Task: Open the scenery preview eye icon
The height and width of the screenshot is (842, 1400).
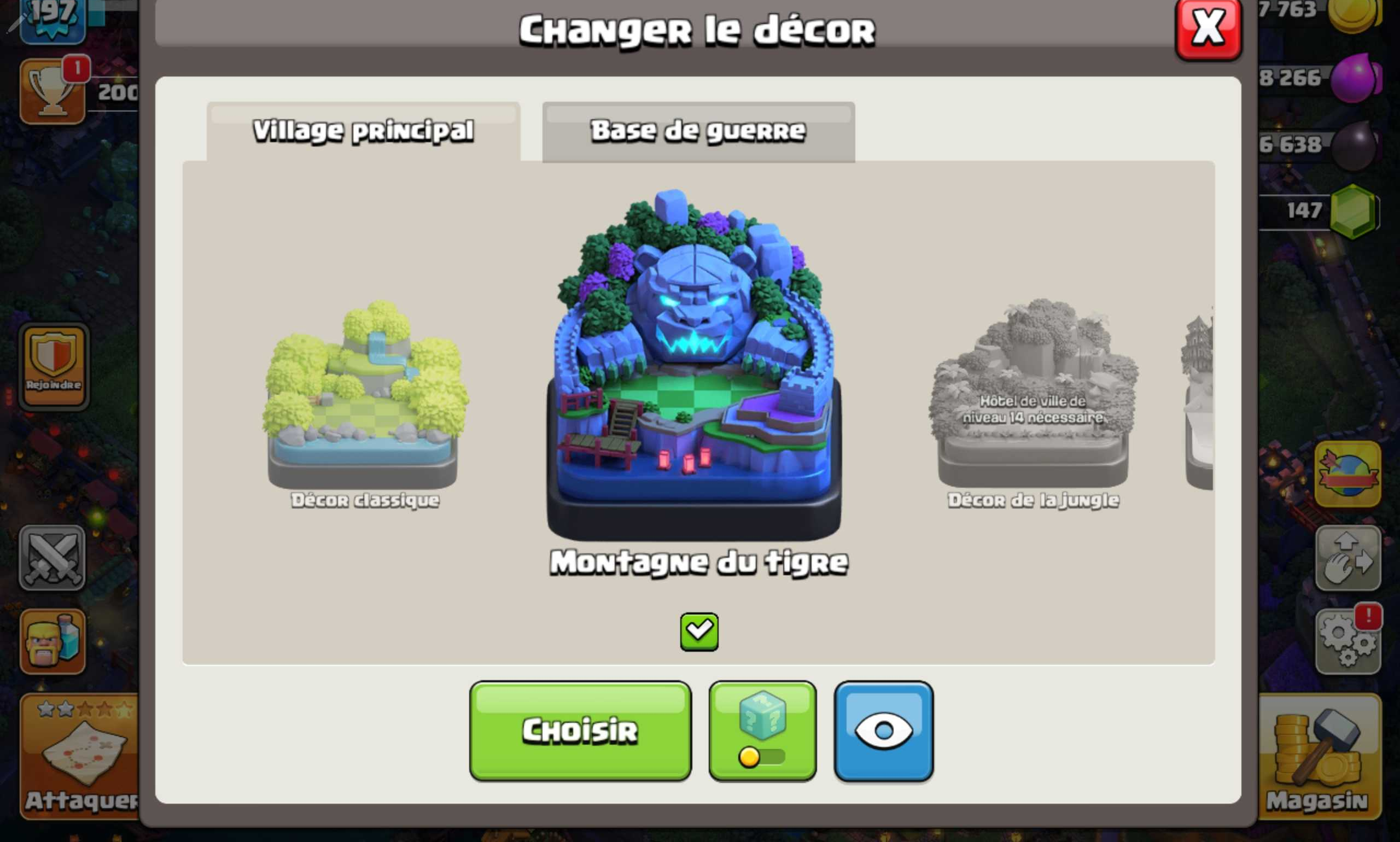Action: pyautogui.click(x=883, y=733)
